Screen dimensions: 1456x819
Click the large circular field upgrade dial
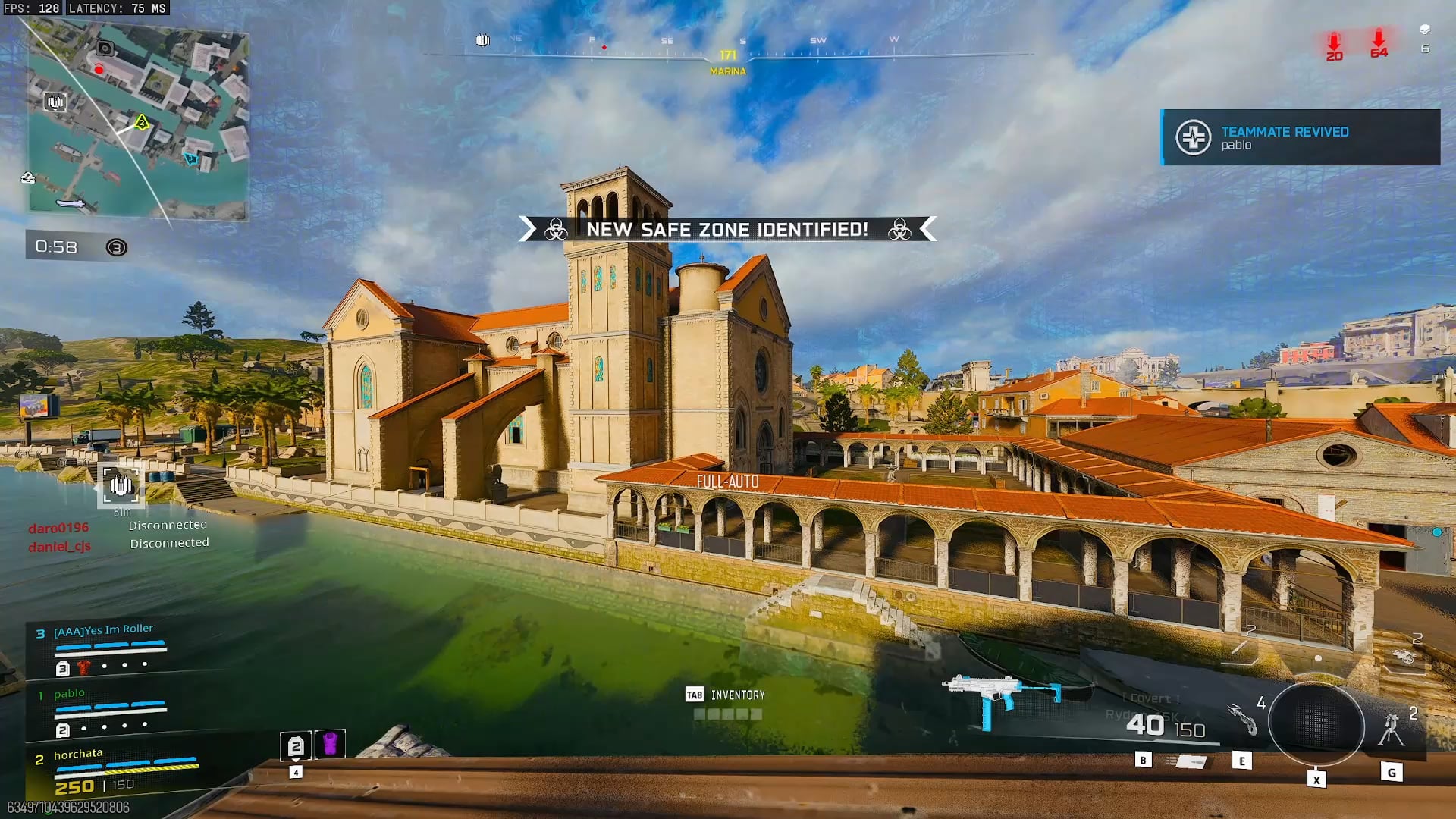(x=1316, y=724)
